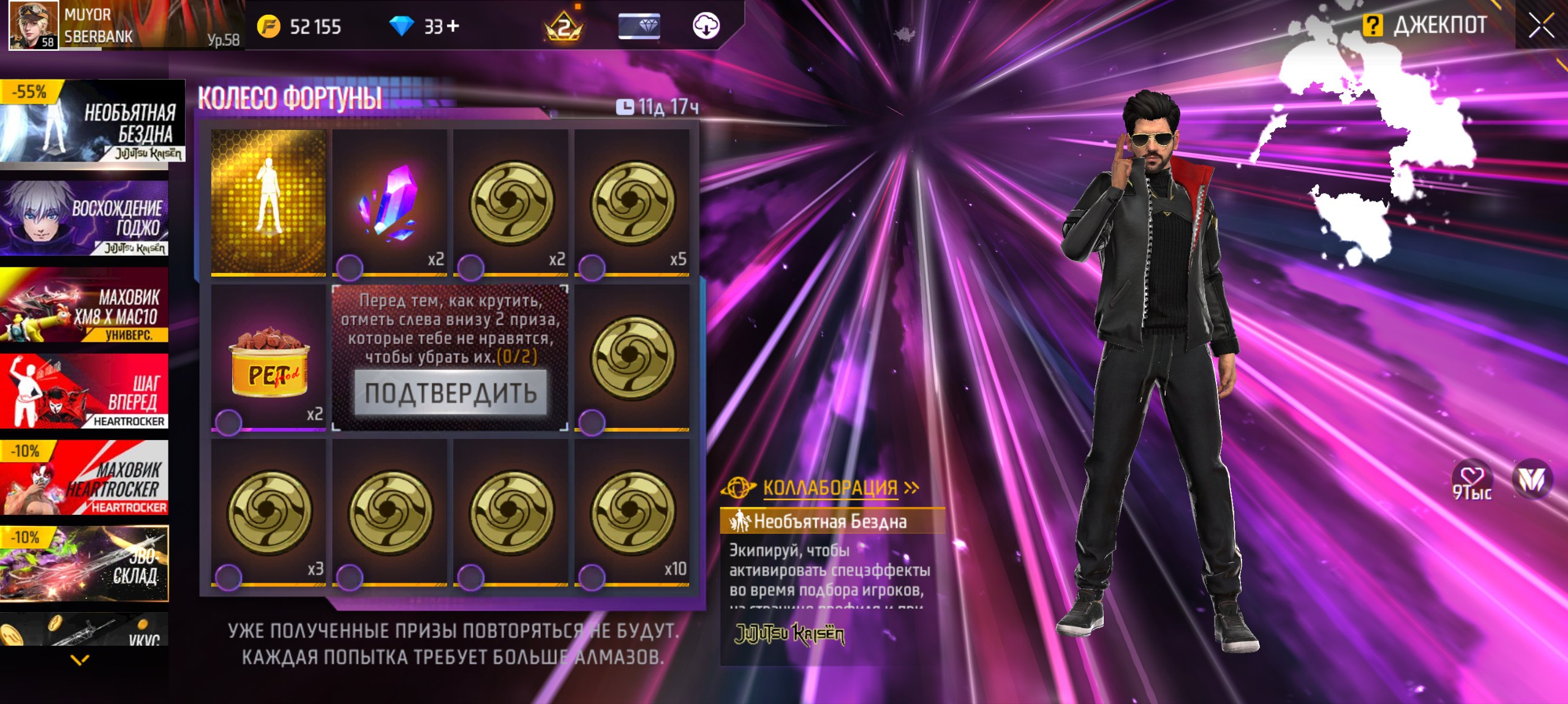Image resolution: width=1568 pixels, height=704 pixels.
Task: Mark the x10 gold token prize
Action: (x=592, y=576)
